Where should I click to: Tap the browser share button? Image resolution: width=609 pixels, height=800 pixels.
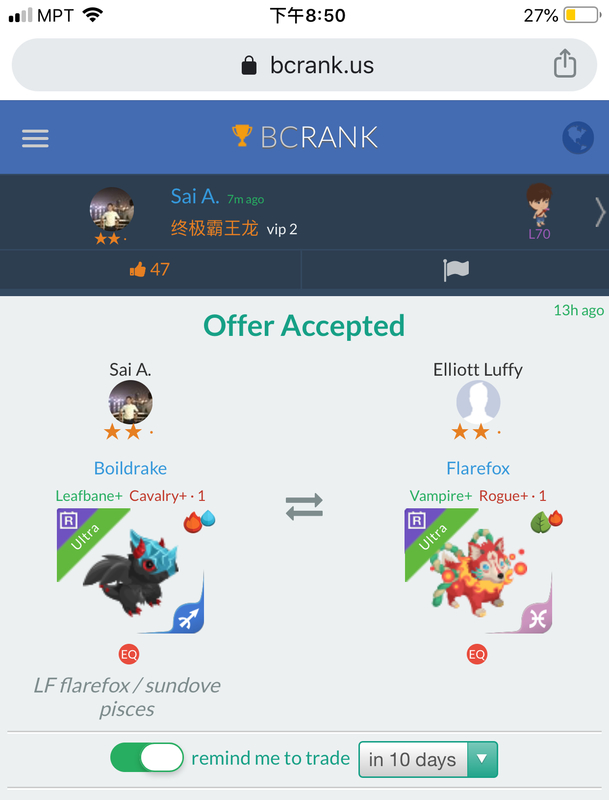pos(565,65)
